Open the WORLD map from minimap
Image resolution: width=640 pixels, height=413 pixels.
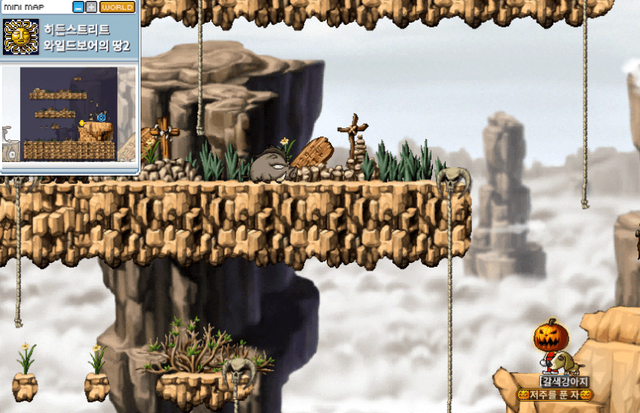point(118,7)
